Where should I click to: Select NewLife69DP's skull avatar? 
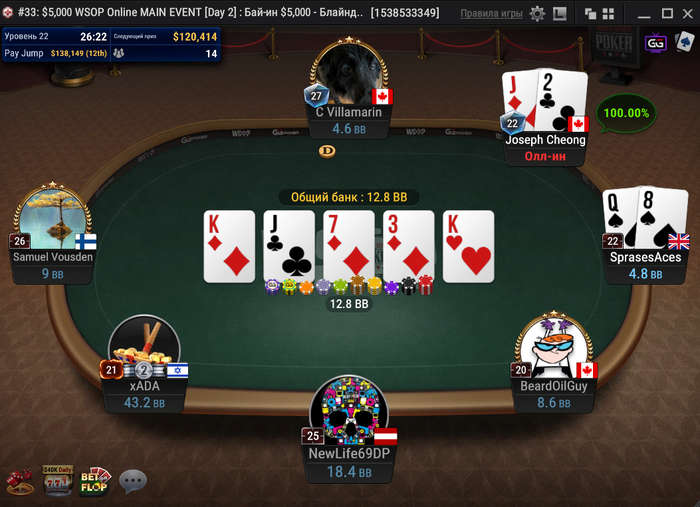350,410
